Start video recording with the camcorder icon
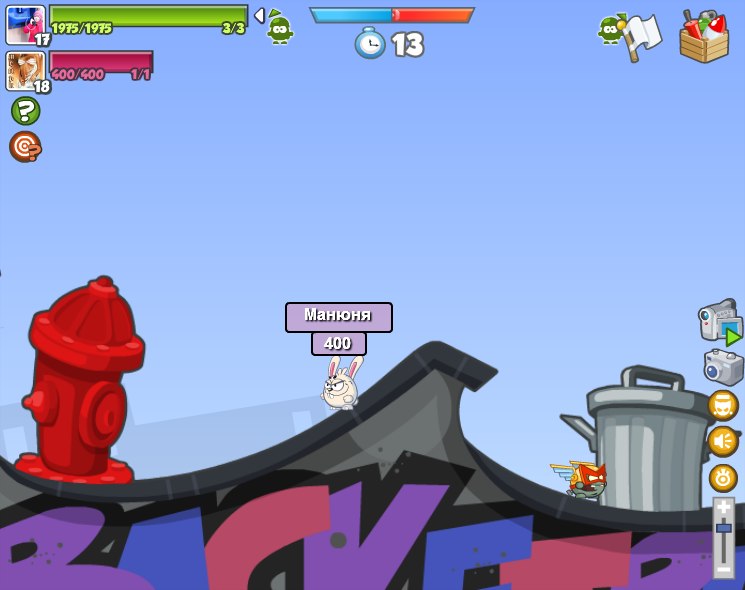This screenshot has width=745, height=590. [720, 322]
